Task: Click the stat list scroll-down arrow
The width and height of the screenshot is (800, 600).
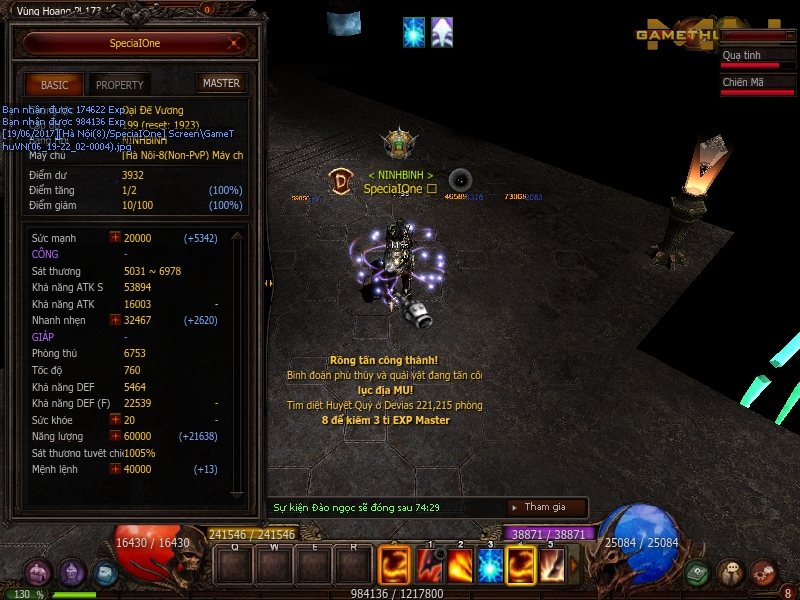Action: [x=237, y=493]
